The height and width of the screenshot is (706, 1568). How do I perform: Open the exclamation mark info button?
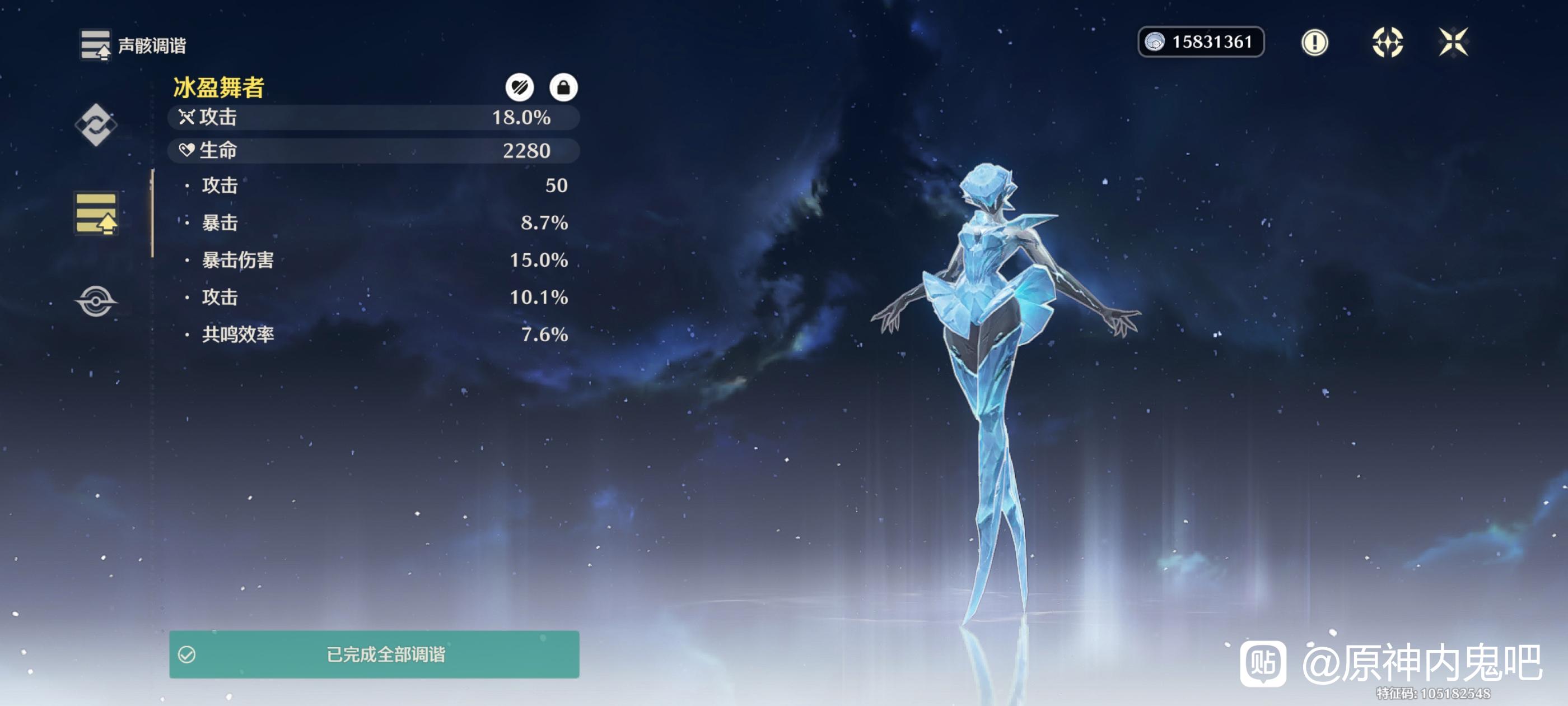pos(1314,43)
